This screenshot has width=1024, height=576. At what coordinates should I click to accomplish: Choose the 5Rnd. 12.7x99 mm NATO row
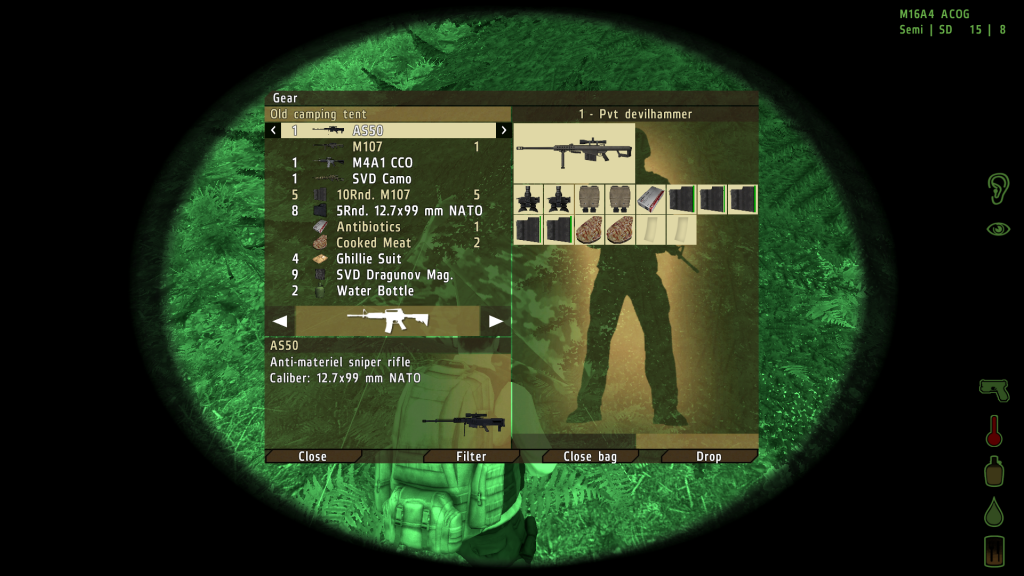click(409, 211)
